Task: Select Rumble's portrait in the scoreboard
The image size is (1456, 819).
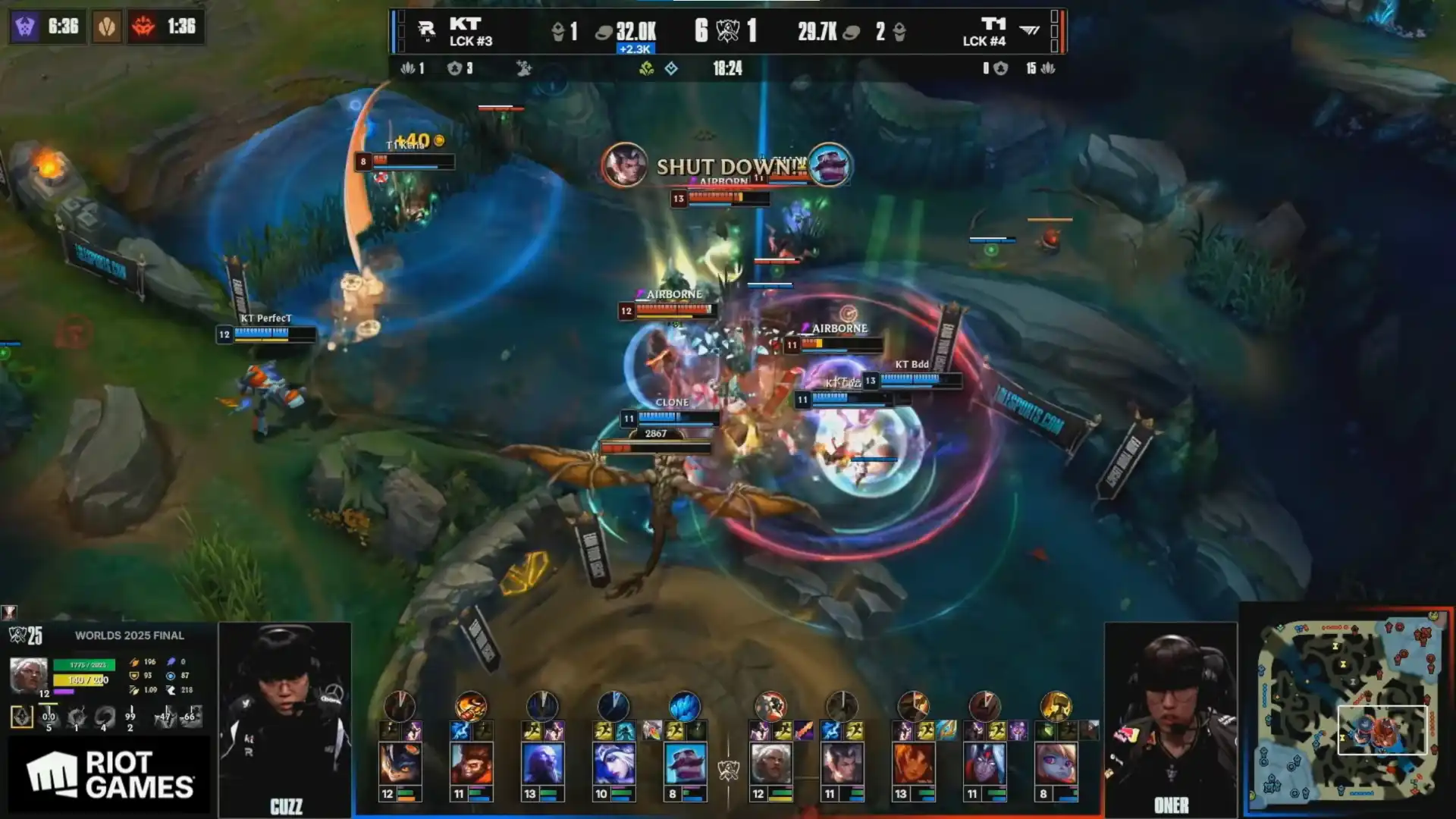Action: (x=400, y=763)
